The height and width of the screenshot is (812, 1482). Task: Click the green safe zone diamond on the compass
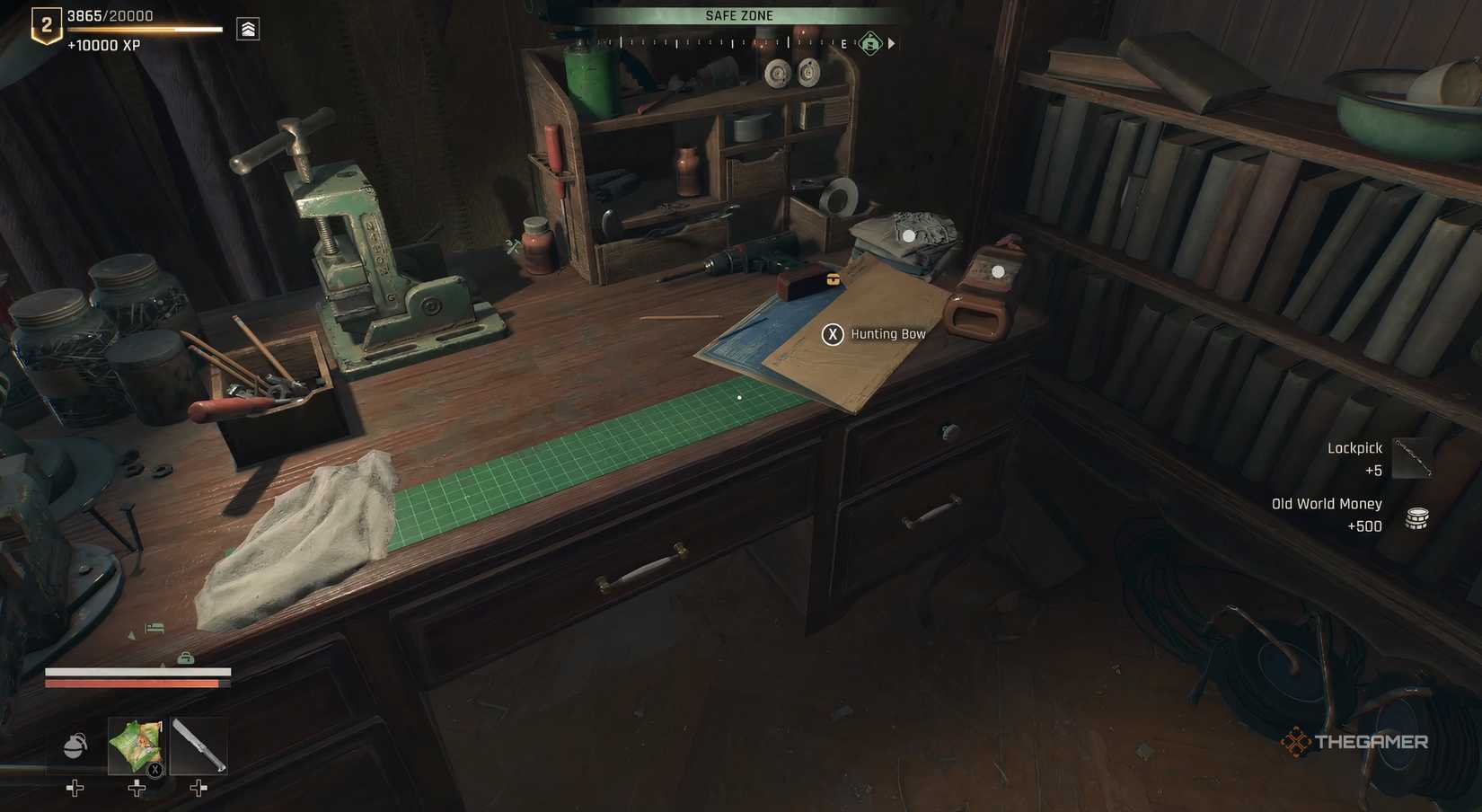click(x=869, y=42)
